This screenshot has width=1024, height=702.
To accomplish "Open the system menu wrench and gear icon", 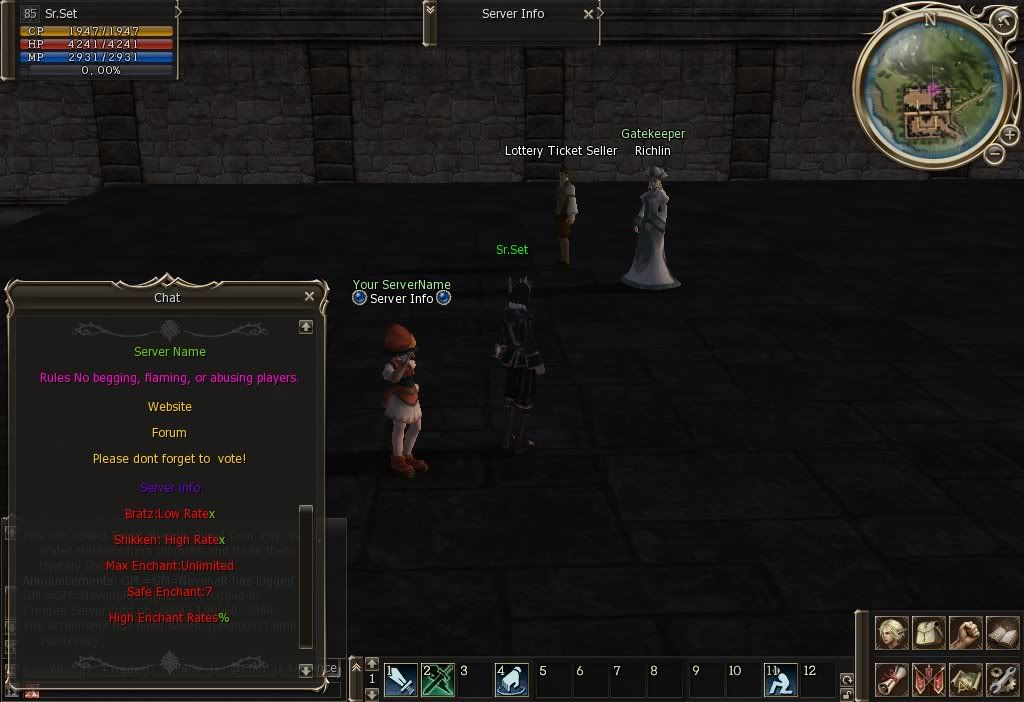I will click(1001, 679).
